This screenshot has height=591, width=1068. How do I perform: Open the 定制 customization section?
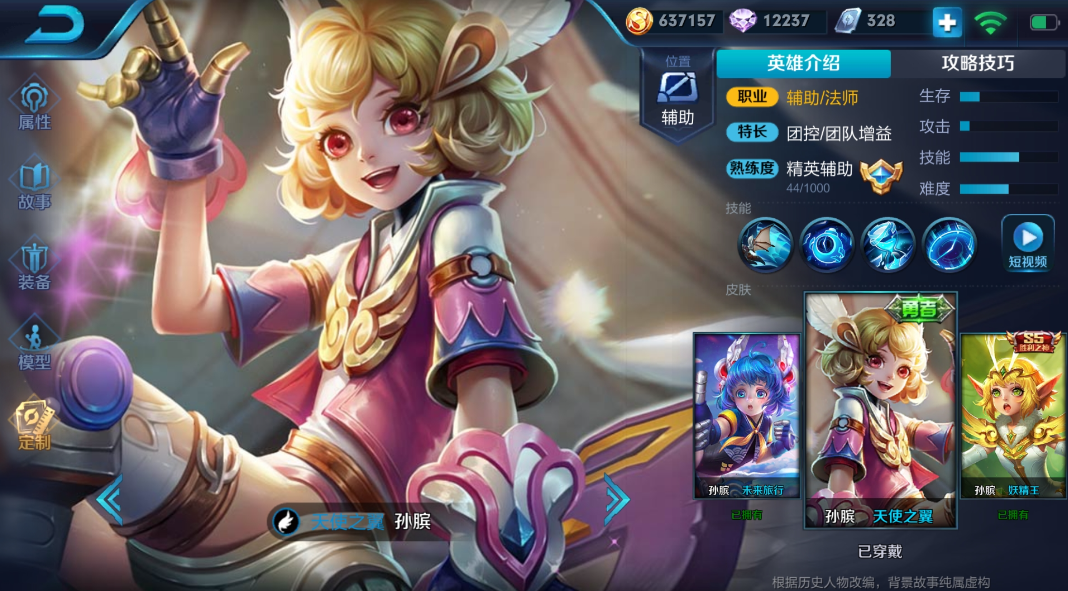pyautogui.click(x=35, y=426)
